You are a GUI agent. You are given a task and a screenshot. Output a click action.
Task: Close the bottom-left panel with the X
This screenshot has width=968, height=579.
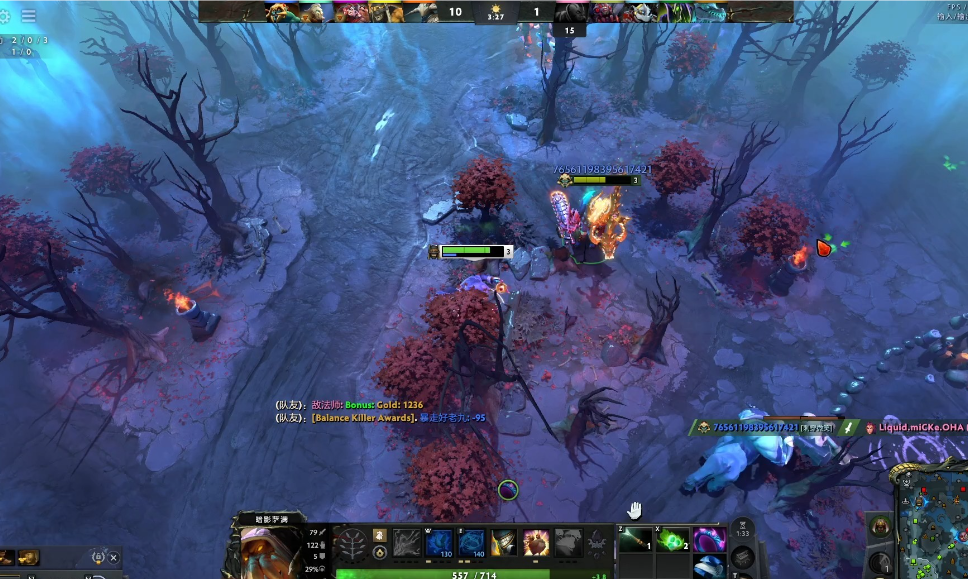click(114, 558)
